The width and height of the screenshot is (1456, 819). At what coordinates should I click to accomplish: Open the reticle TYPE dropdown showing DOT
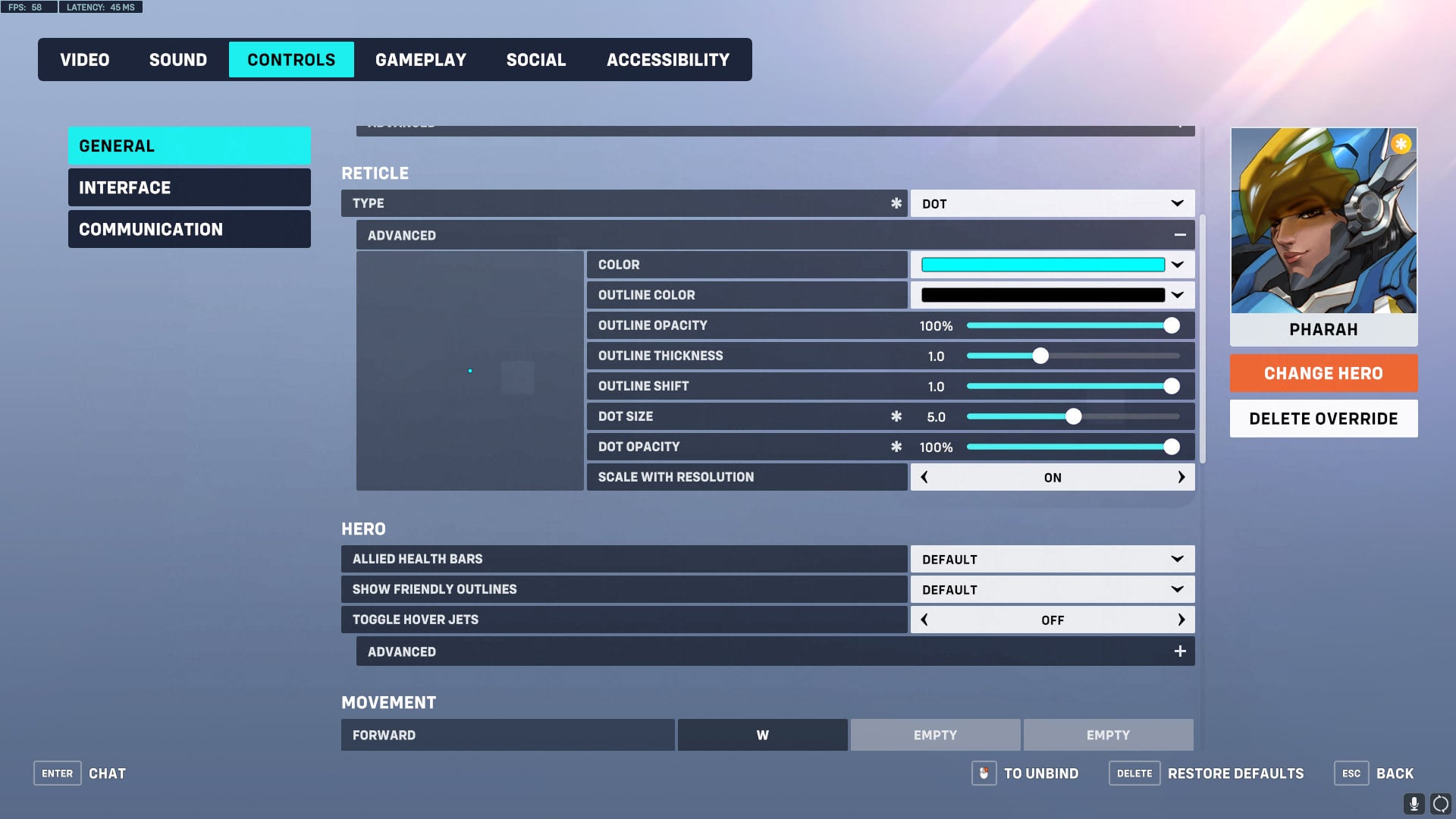(x=1051, y=202)
